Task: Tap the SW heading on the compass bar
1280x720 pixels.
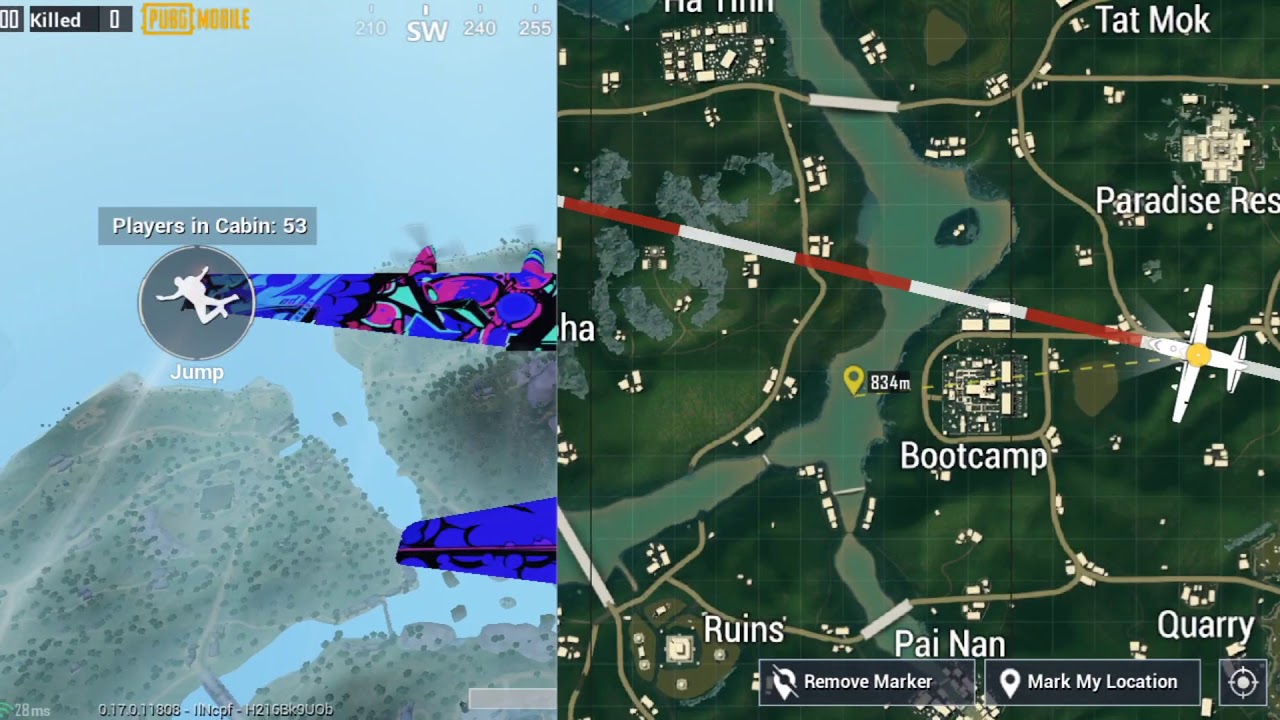Action: coord(425,31)
